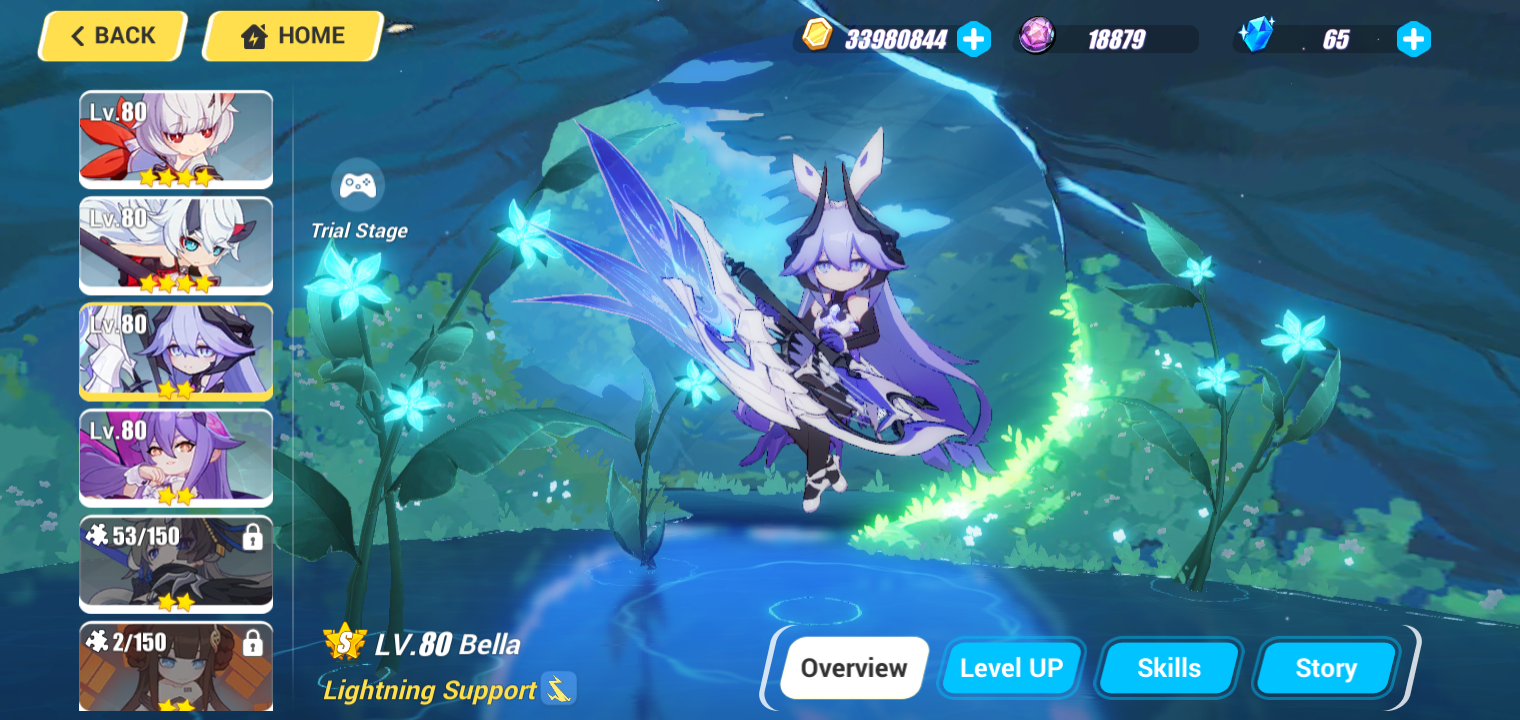The height and width of the screenshot is (720, 1520).
Task: Select the pink-haired Lv.80 character portrait
Action: pyautogui.click(x=175, y=458)
